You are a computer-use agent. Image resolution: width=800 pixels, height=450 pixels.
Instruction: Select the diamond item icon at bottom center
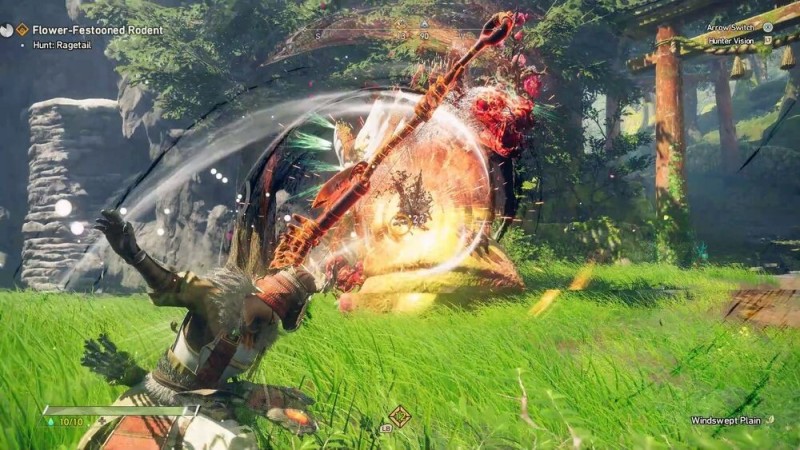click(399, 416)
